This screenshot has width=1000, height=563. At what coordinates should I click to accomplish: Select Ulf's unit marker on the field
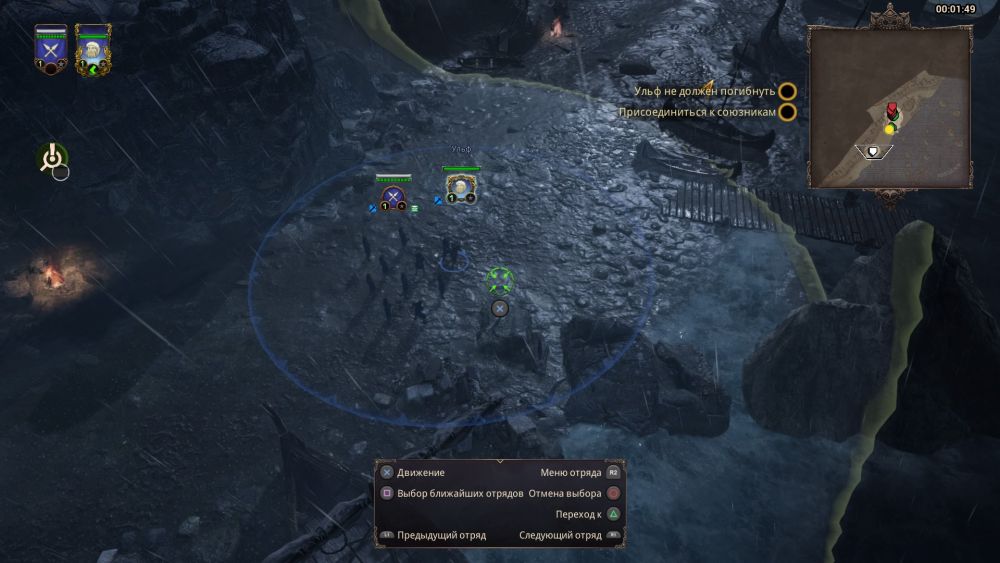tap(460, 188)
